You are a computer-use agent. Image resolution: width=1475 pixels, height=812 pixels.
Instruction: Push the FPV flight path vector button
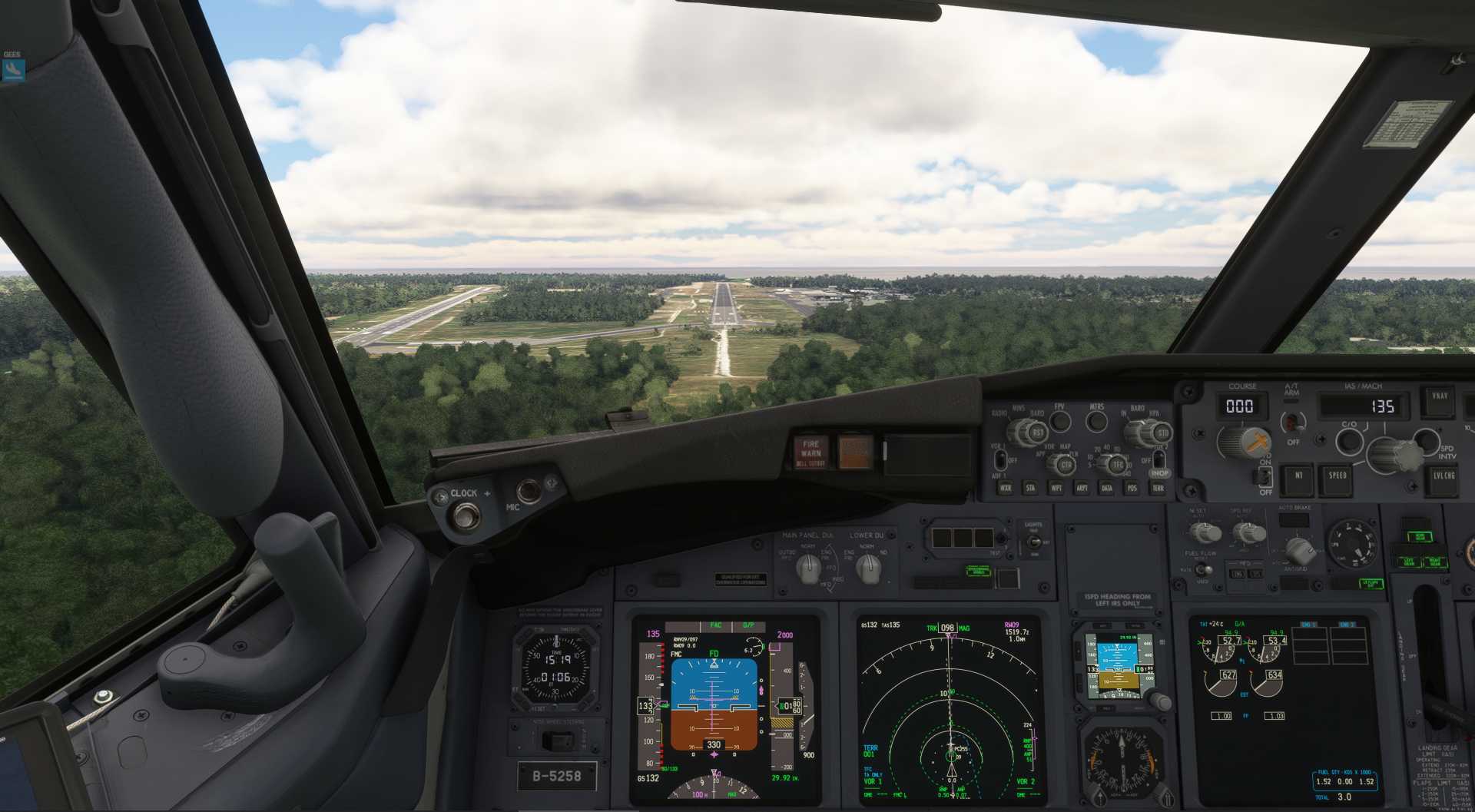coord(1060,421)
